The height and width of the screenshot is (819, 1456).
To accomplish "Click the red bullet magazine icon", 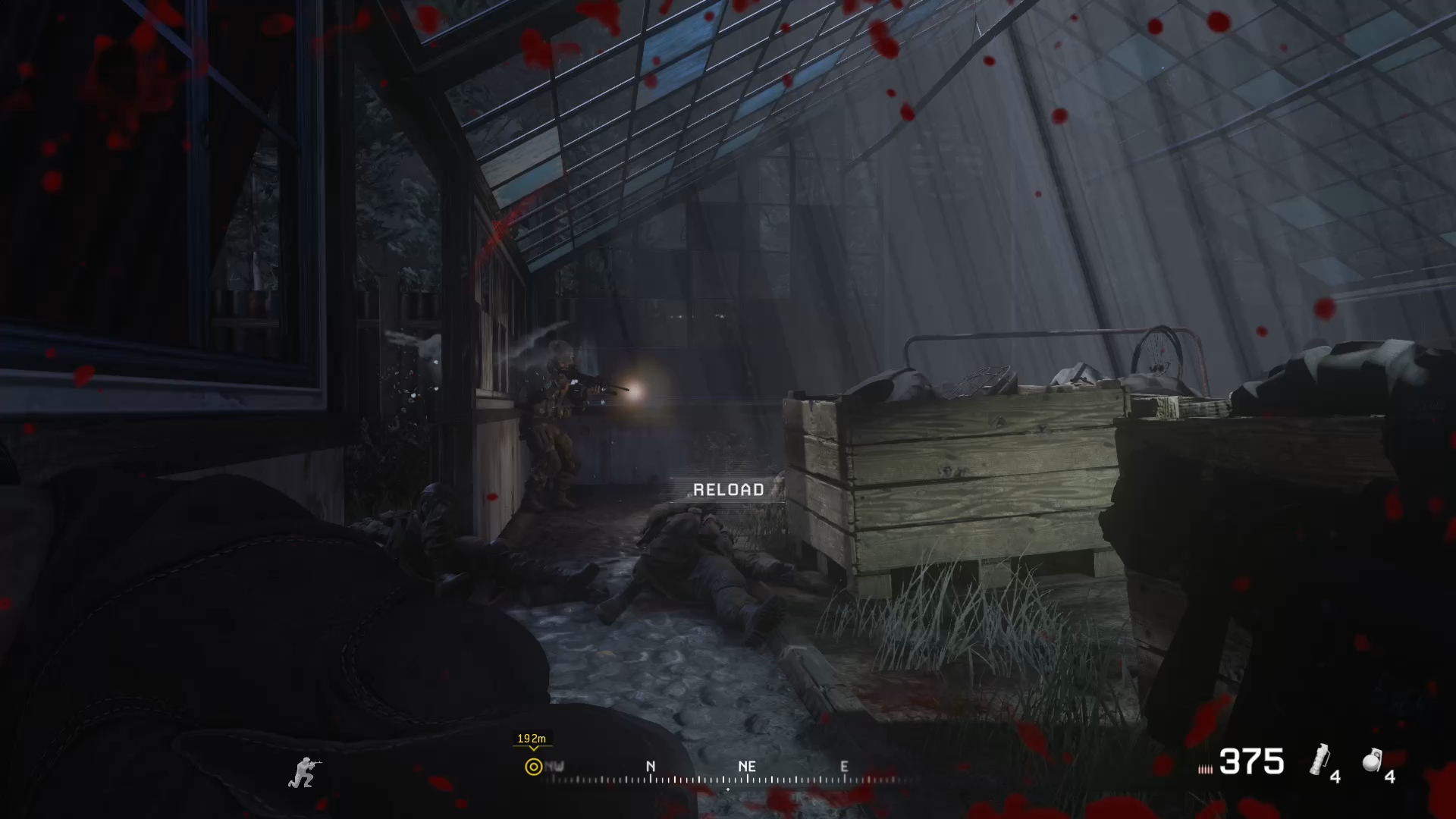I will pyautogui.click(x=1206, y=767).
